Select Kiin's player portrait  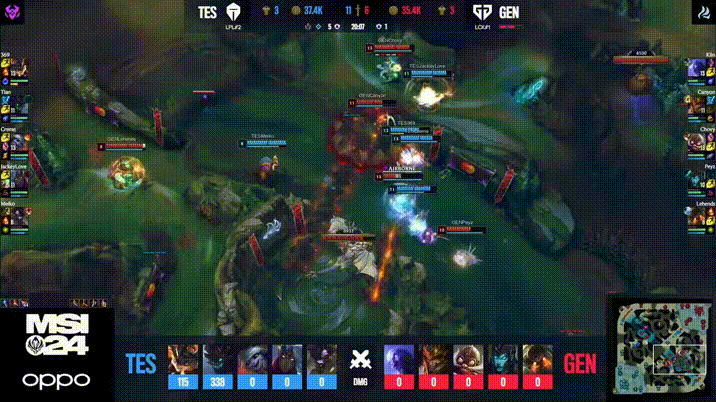pyautogui.click(x=694, y=73)
